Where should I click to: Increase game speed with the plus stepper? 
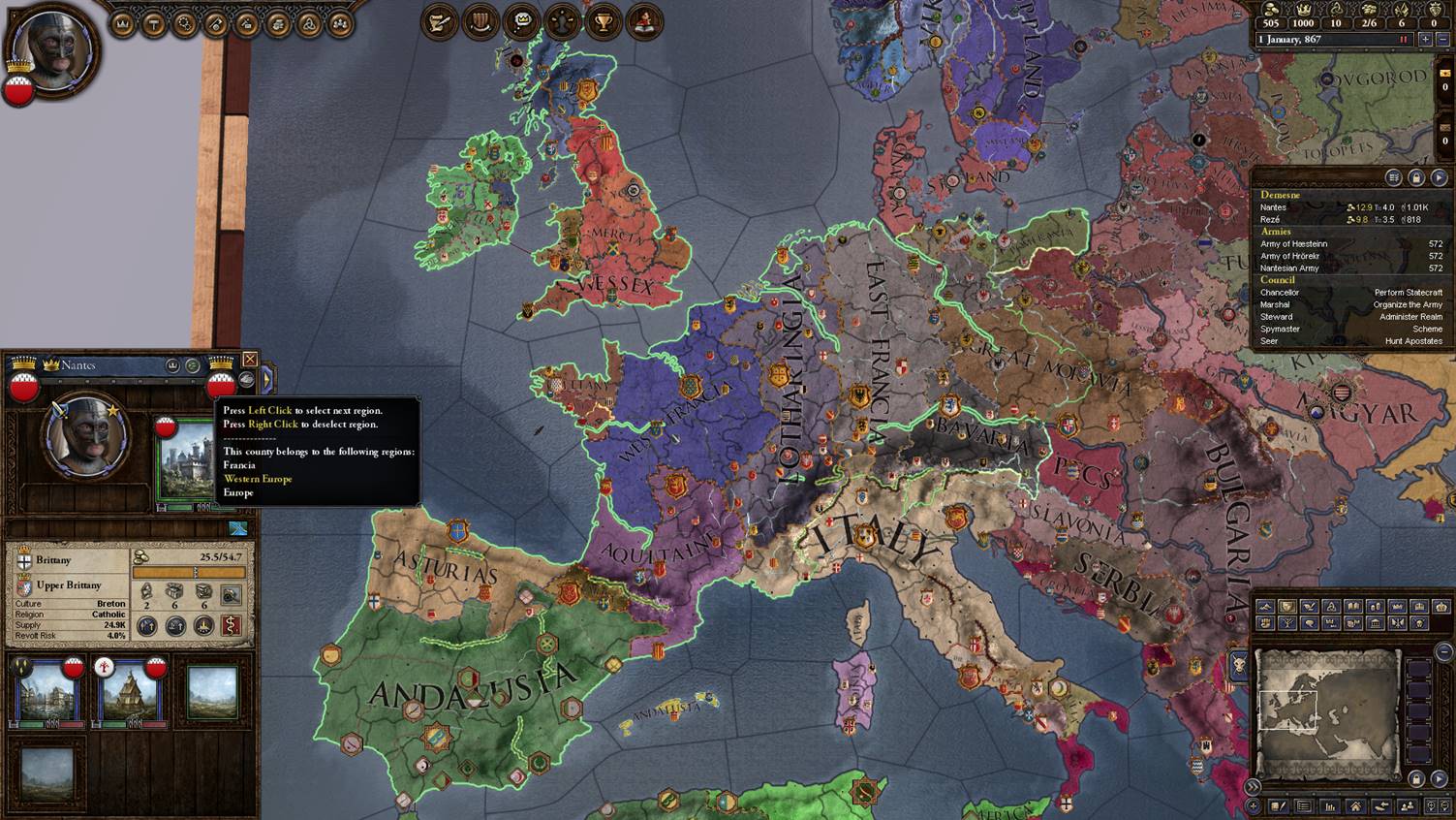(x=1425, y=39)
